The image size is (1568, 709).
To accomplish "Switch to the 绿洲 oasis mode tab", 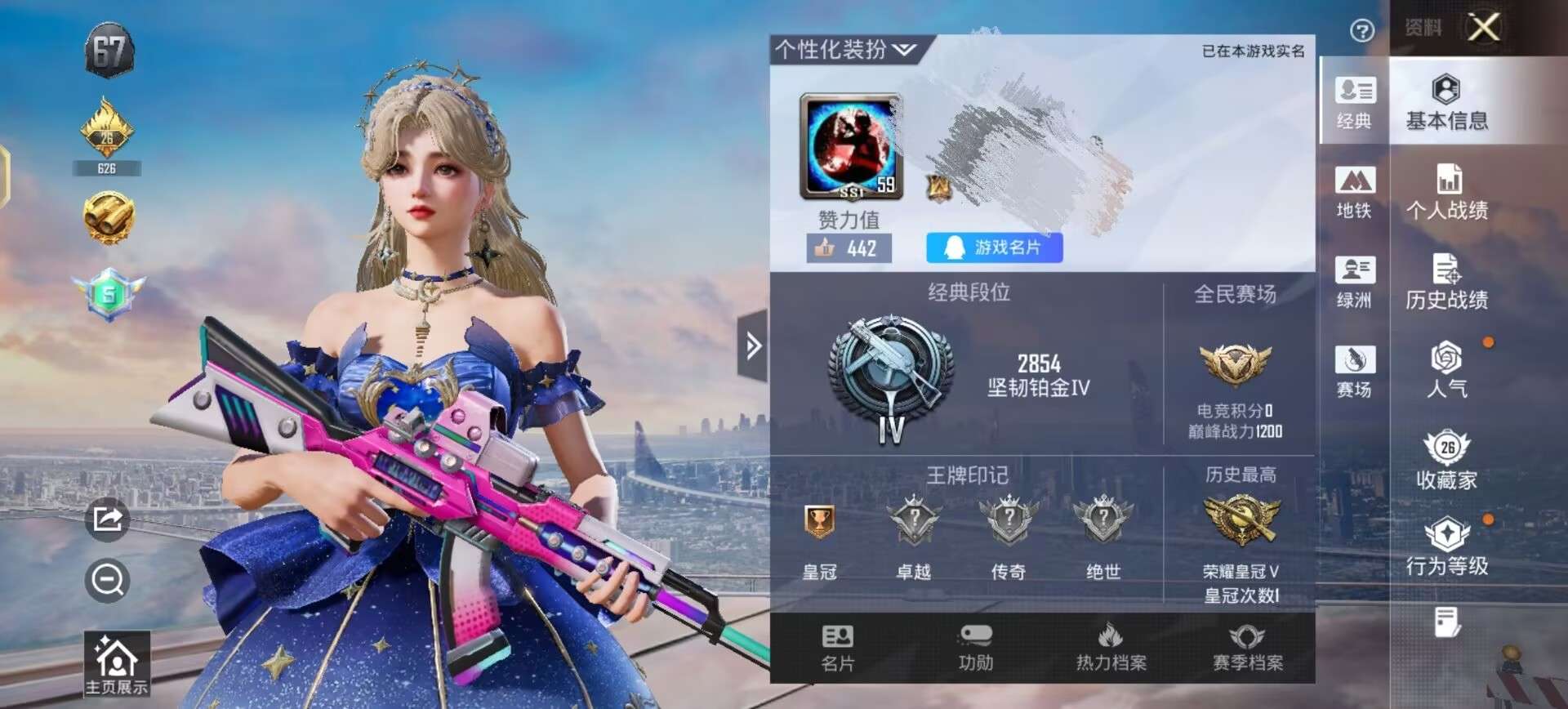I will point(1354,282).
